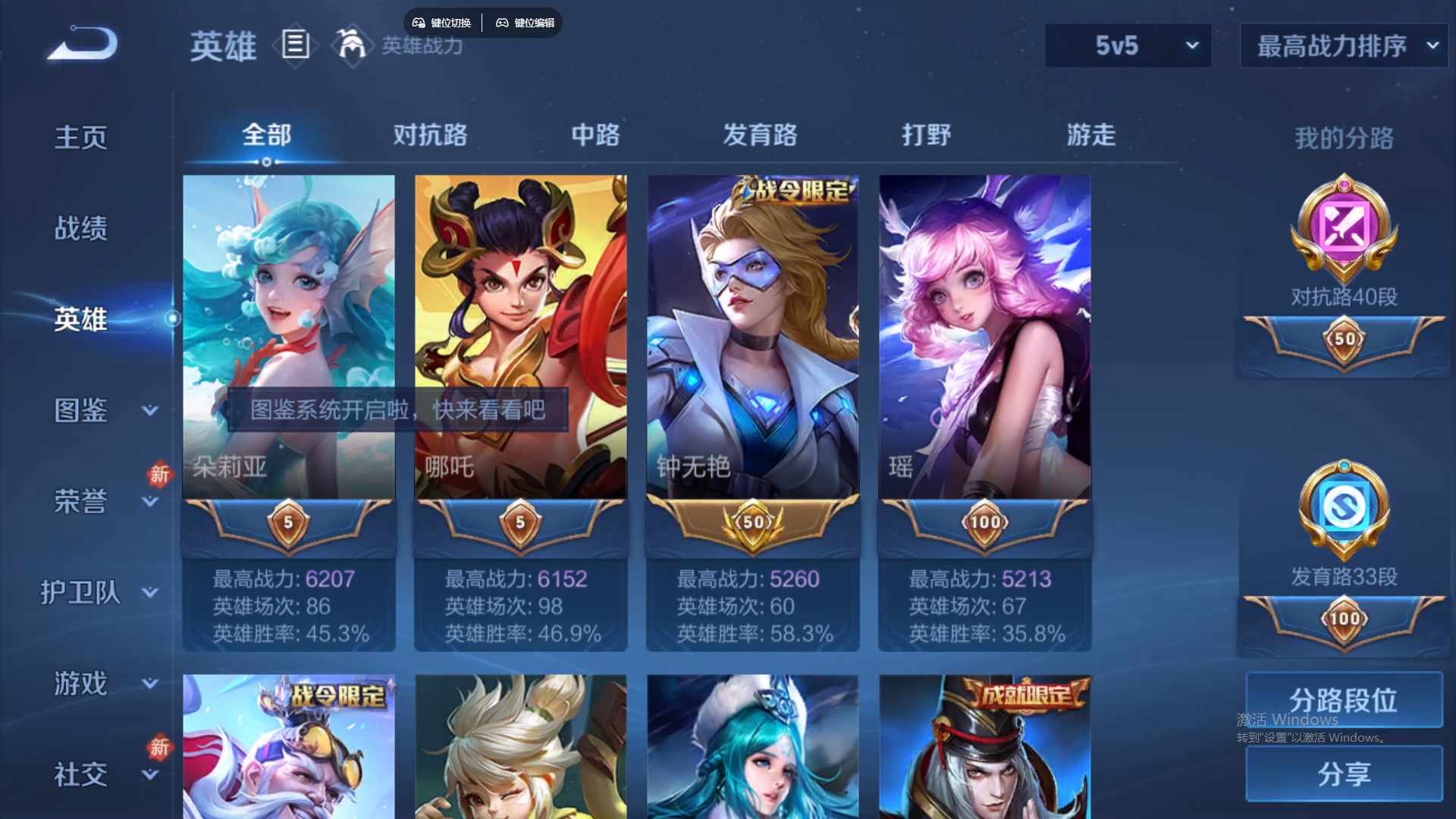Click the golden 50 shield under 对抗路
1456x819 pixels.
coord(1344,343)
